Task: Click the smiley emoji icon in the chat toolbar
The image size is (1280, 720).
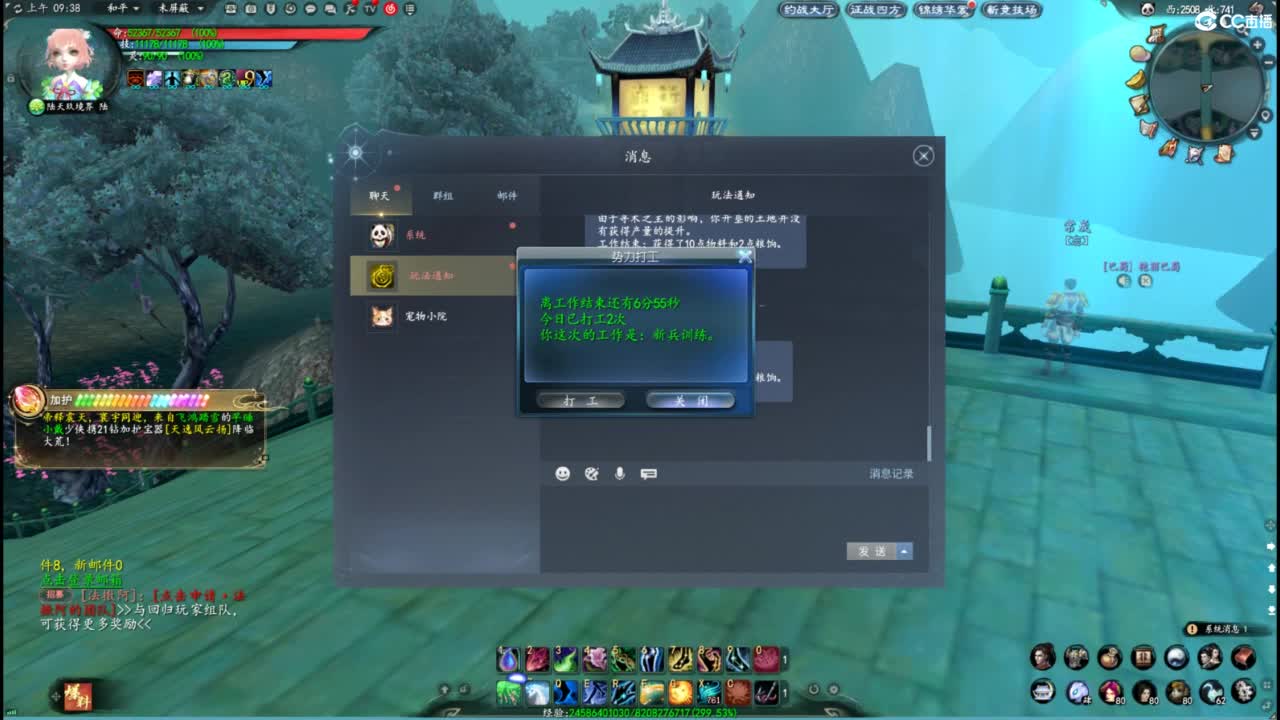Action: click(x=562, y=474)
